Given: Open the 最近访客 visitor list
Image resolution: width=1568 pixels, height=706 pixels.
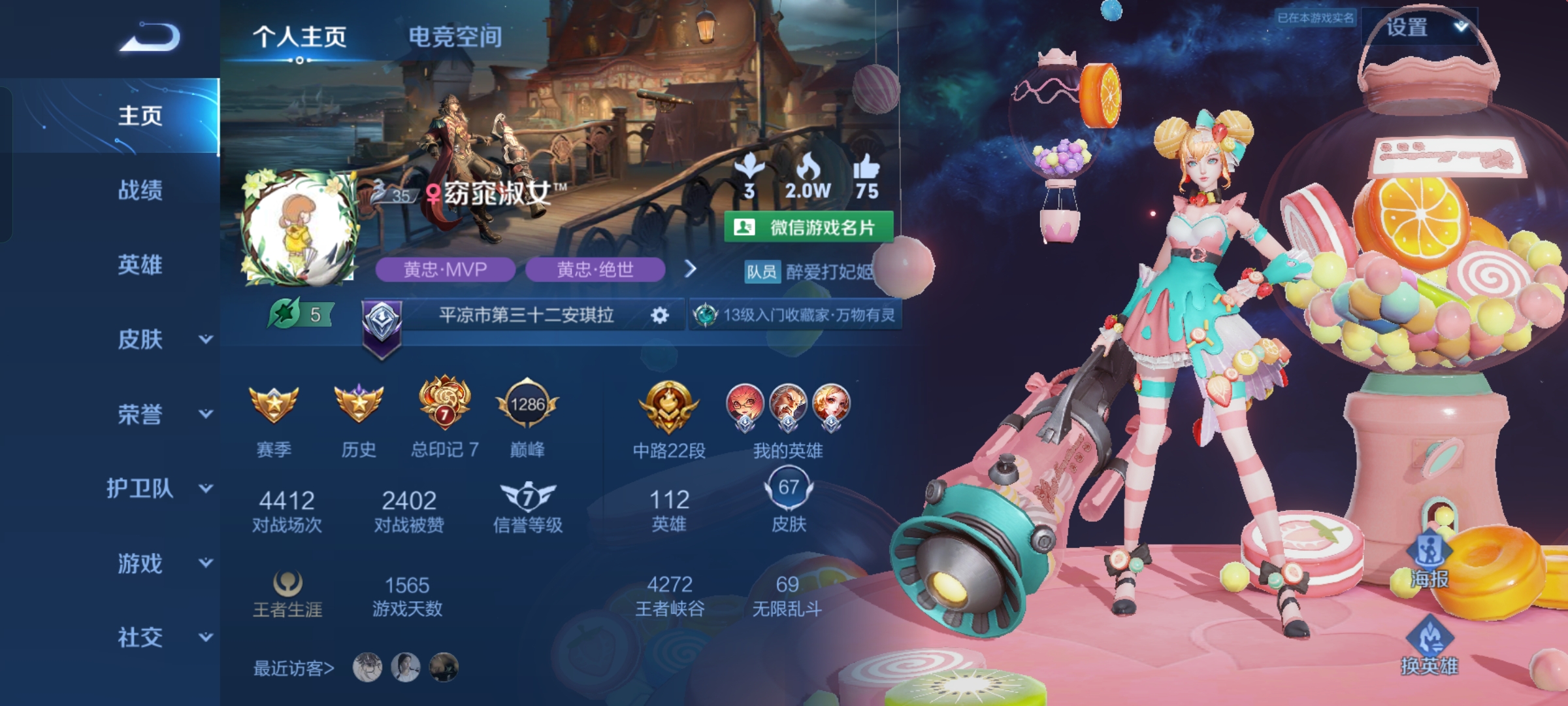Looking at the screenshot, I should coord(294,668).
